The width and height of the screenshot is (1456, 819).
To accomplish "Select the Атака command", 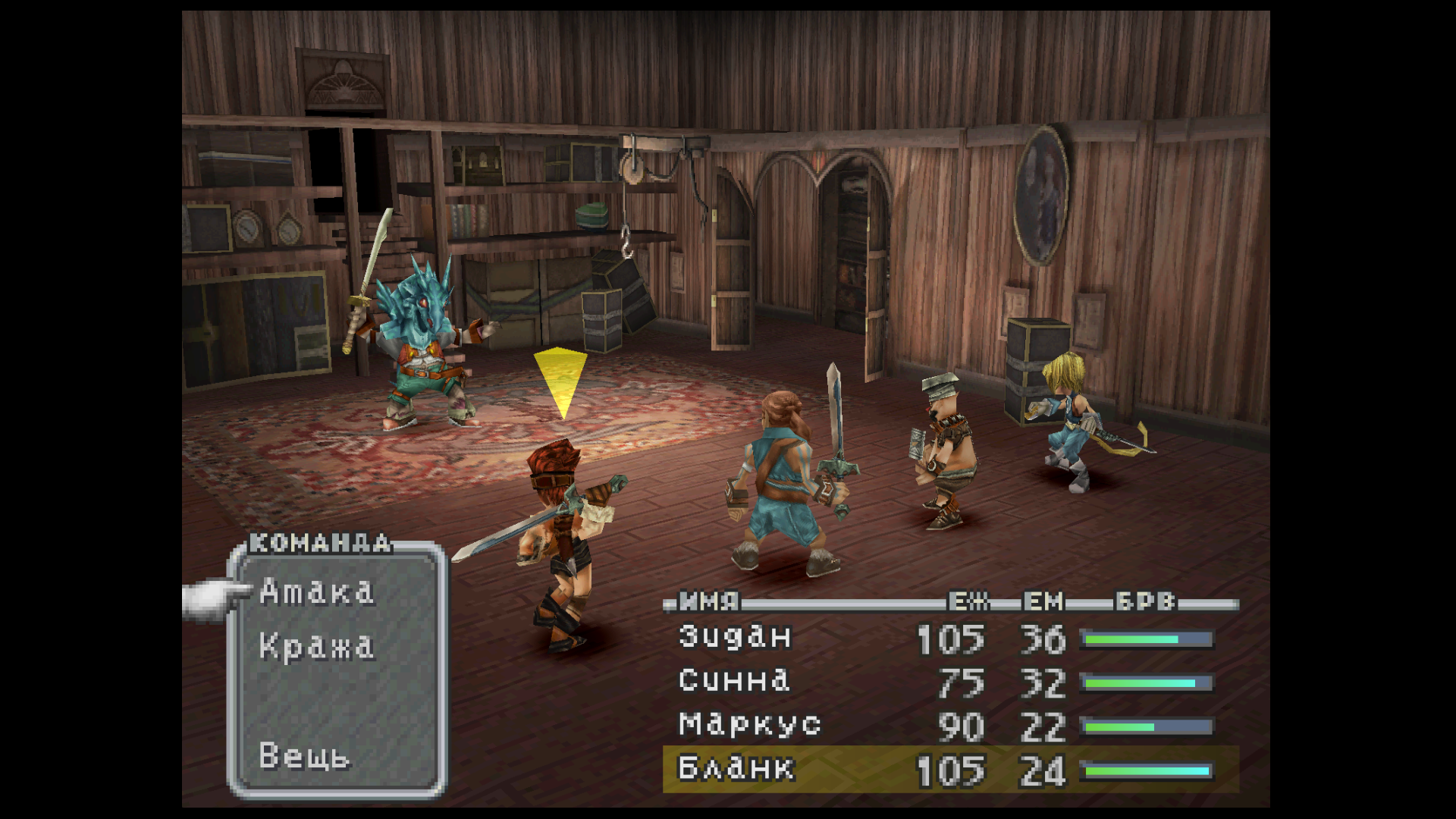I will (x=316, y=592).
